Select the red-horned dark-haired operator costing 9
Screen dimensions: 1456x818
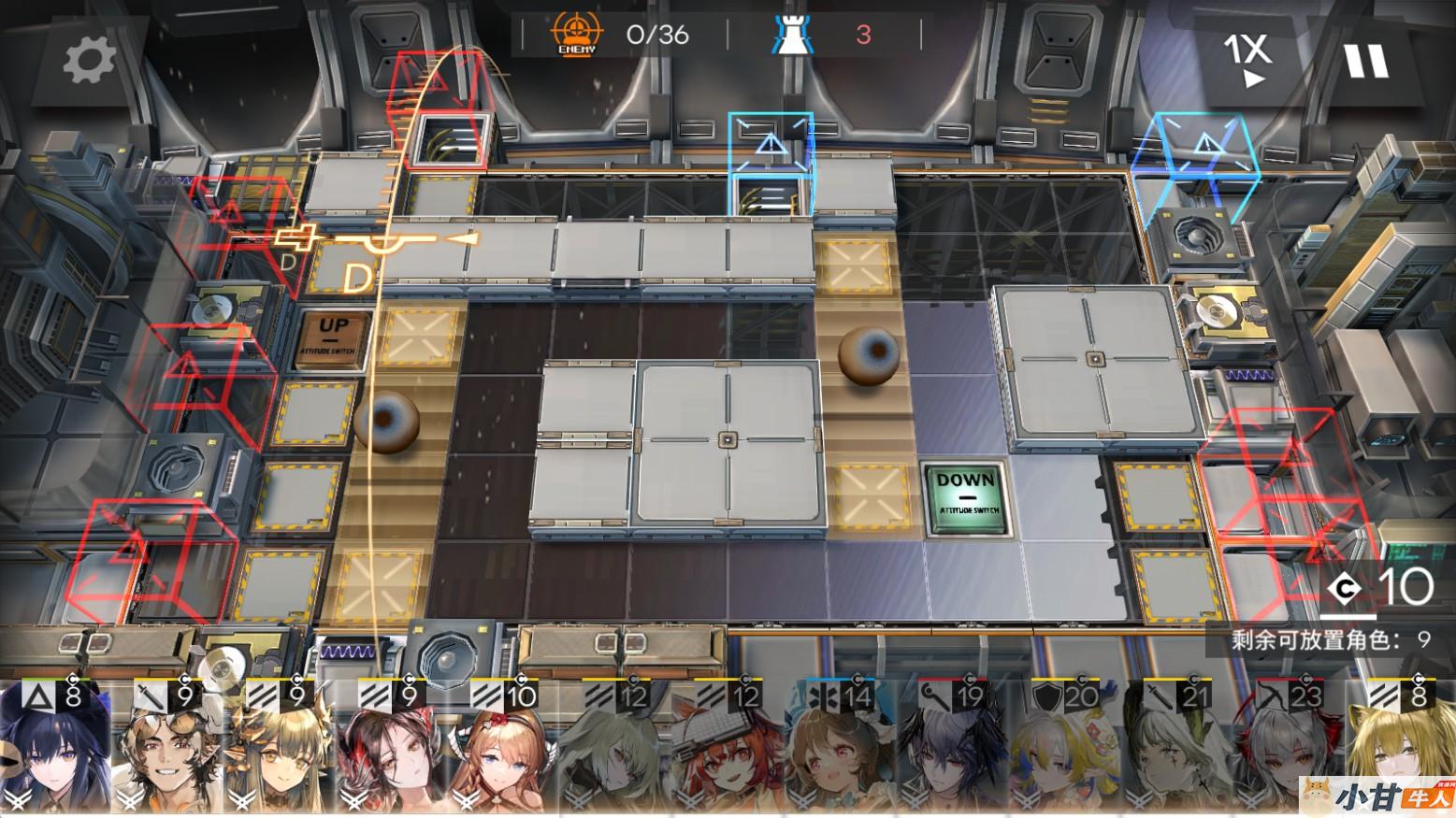[x=391, y=753]
